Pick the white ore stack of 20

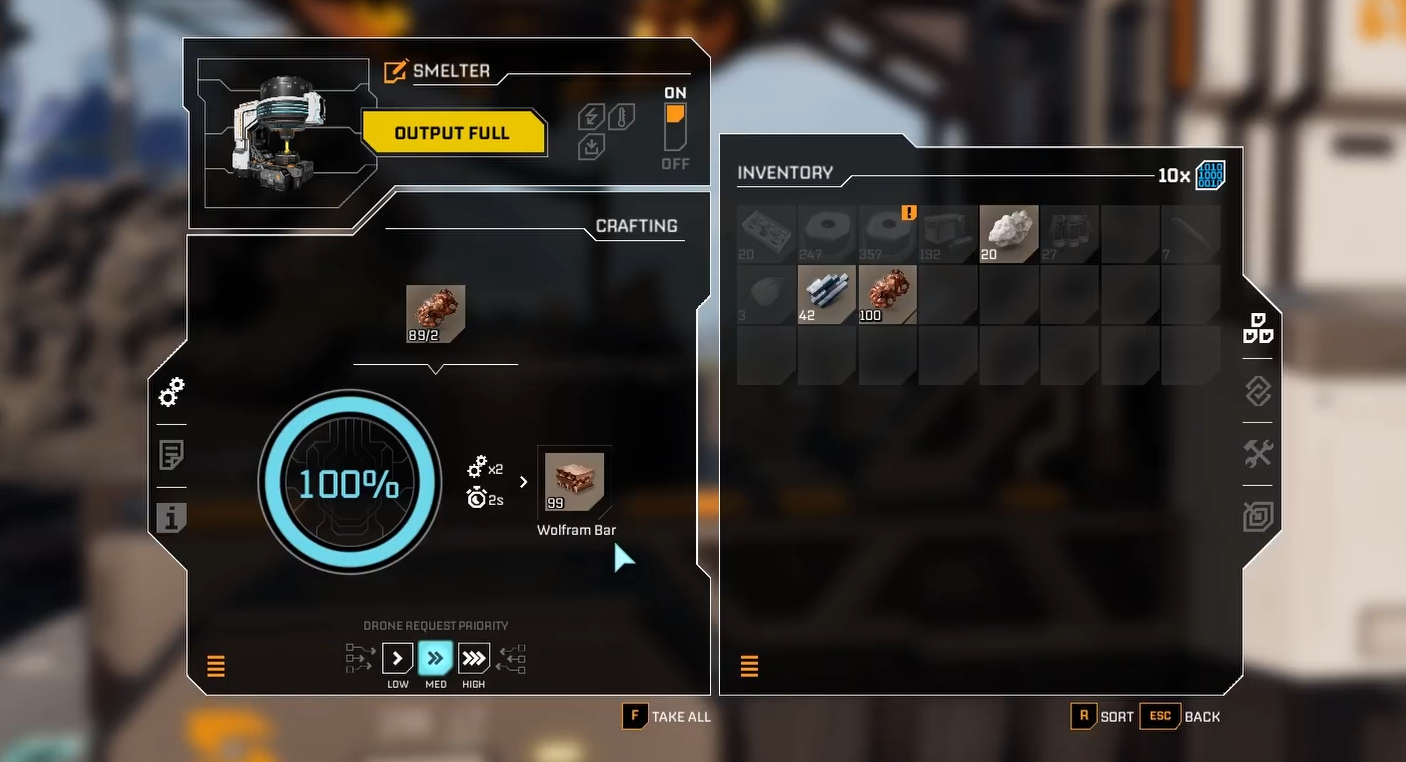tap(1009, 235)
